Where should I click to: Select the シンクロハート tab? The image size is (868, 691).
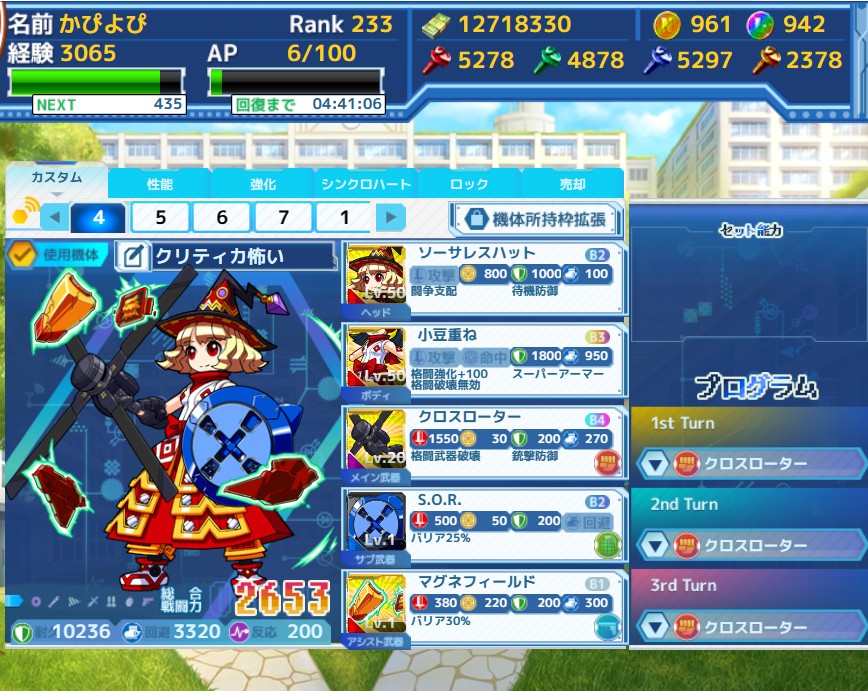366,185
